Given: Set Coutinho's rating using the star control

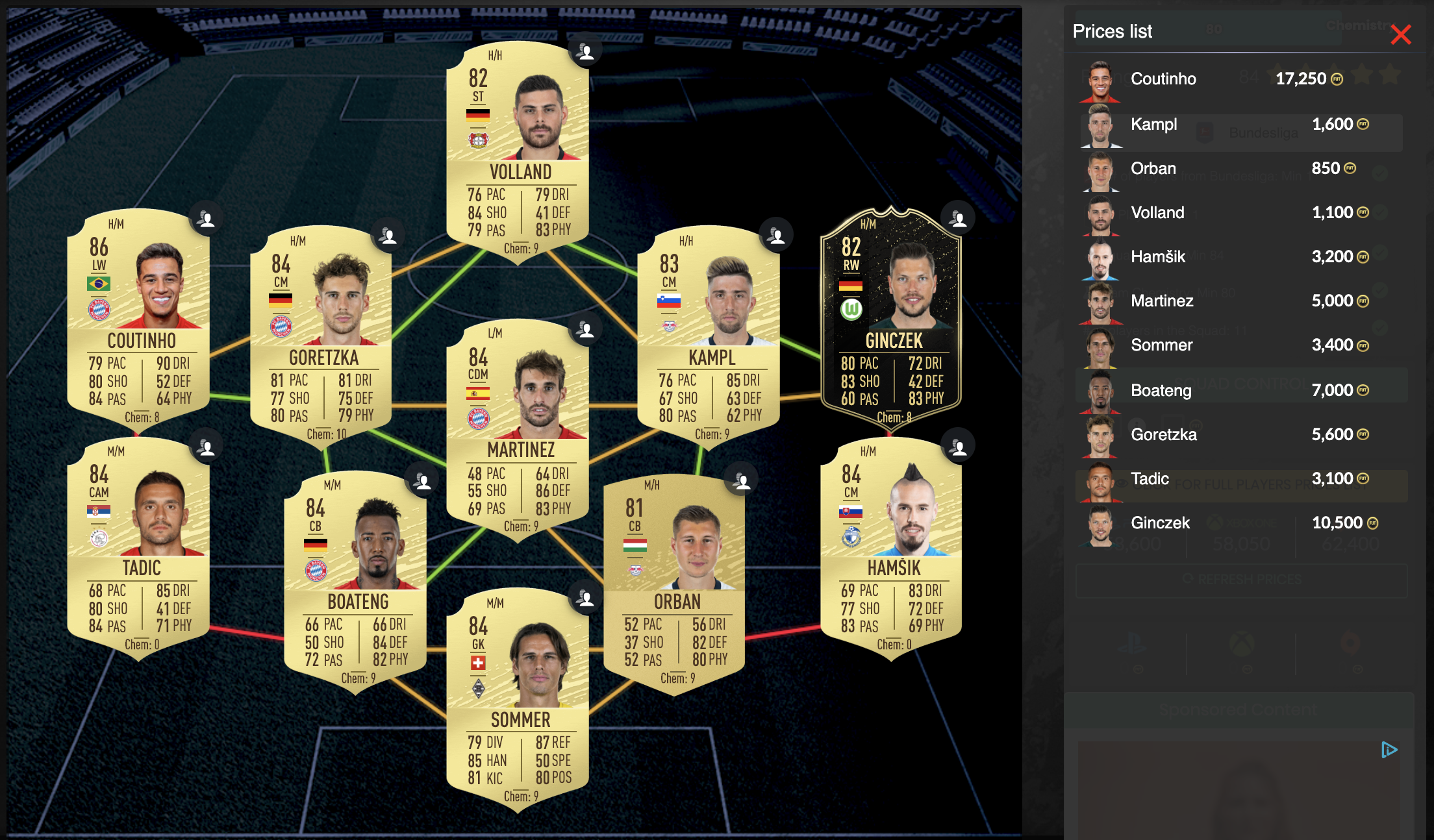Looking at the screenshot, I should [x=1364, y=76].
